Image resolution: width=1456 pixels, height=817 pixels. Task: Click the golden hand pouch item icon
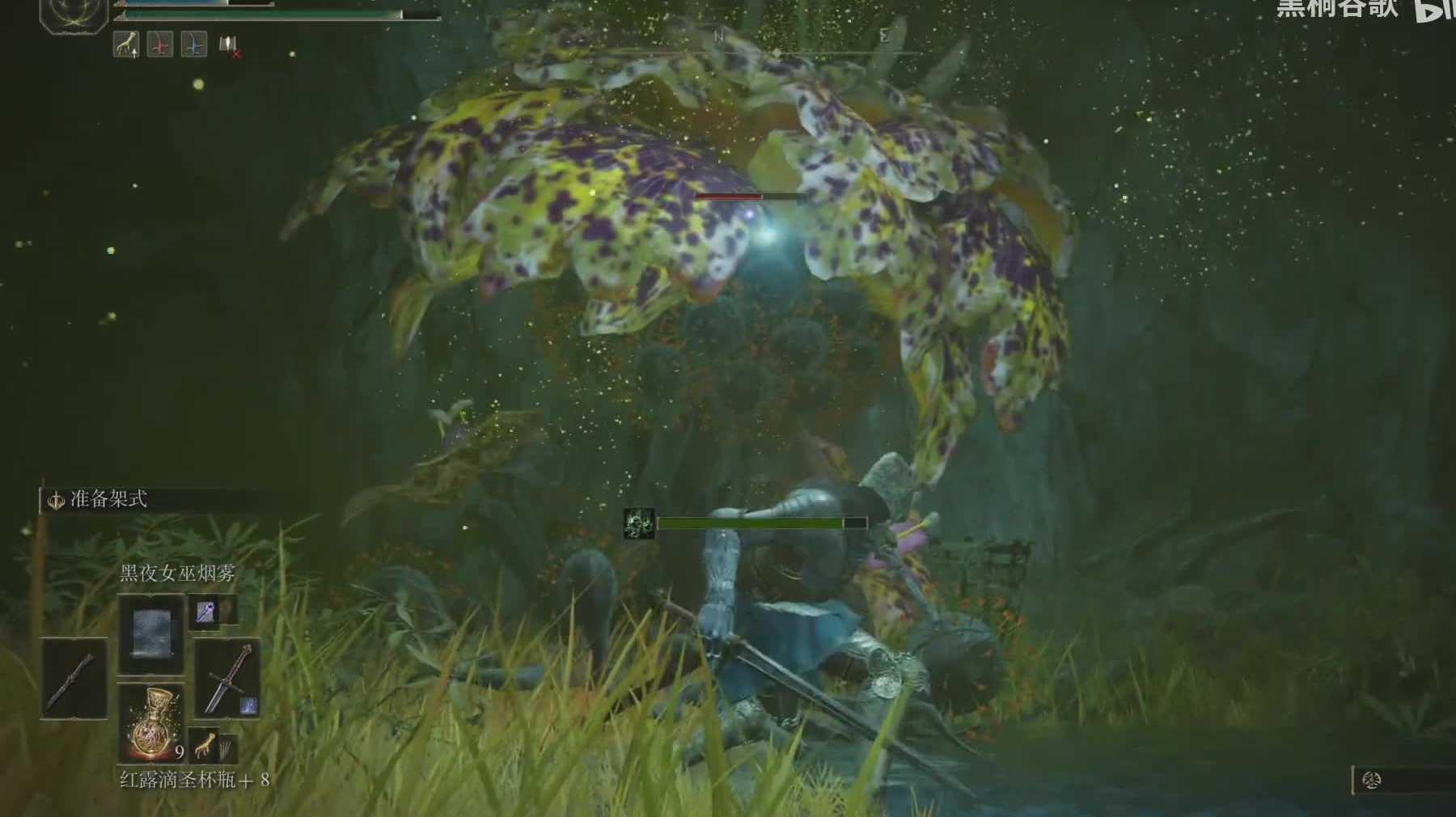pos(206,745)
